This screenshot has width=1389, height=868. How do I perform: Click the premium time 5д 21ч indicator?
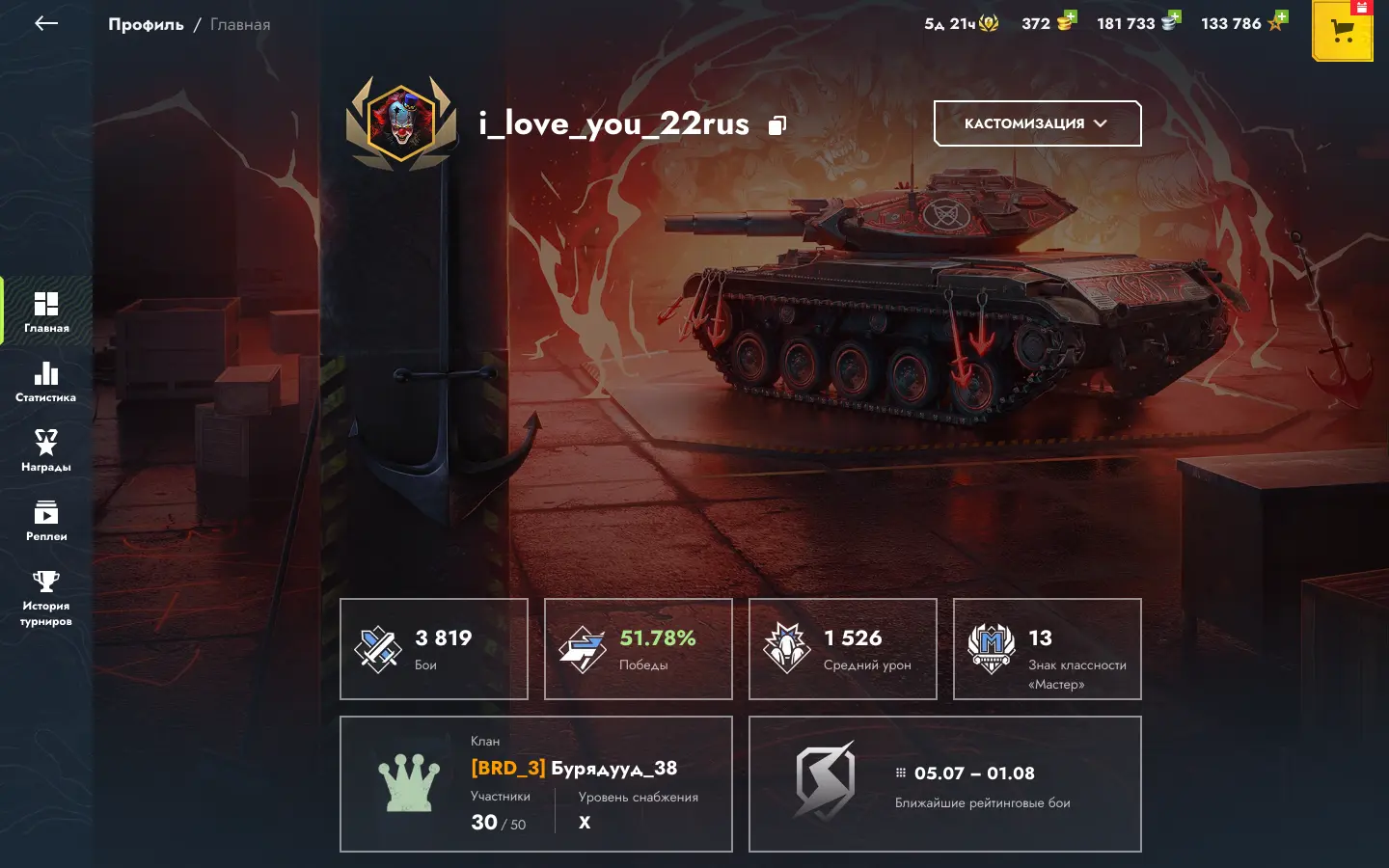pos(961,24)
